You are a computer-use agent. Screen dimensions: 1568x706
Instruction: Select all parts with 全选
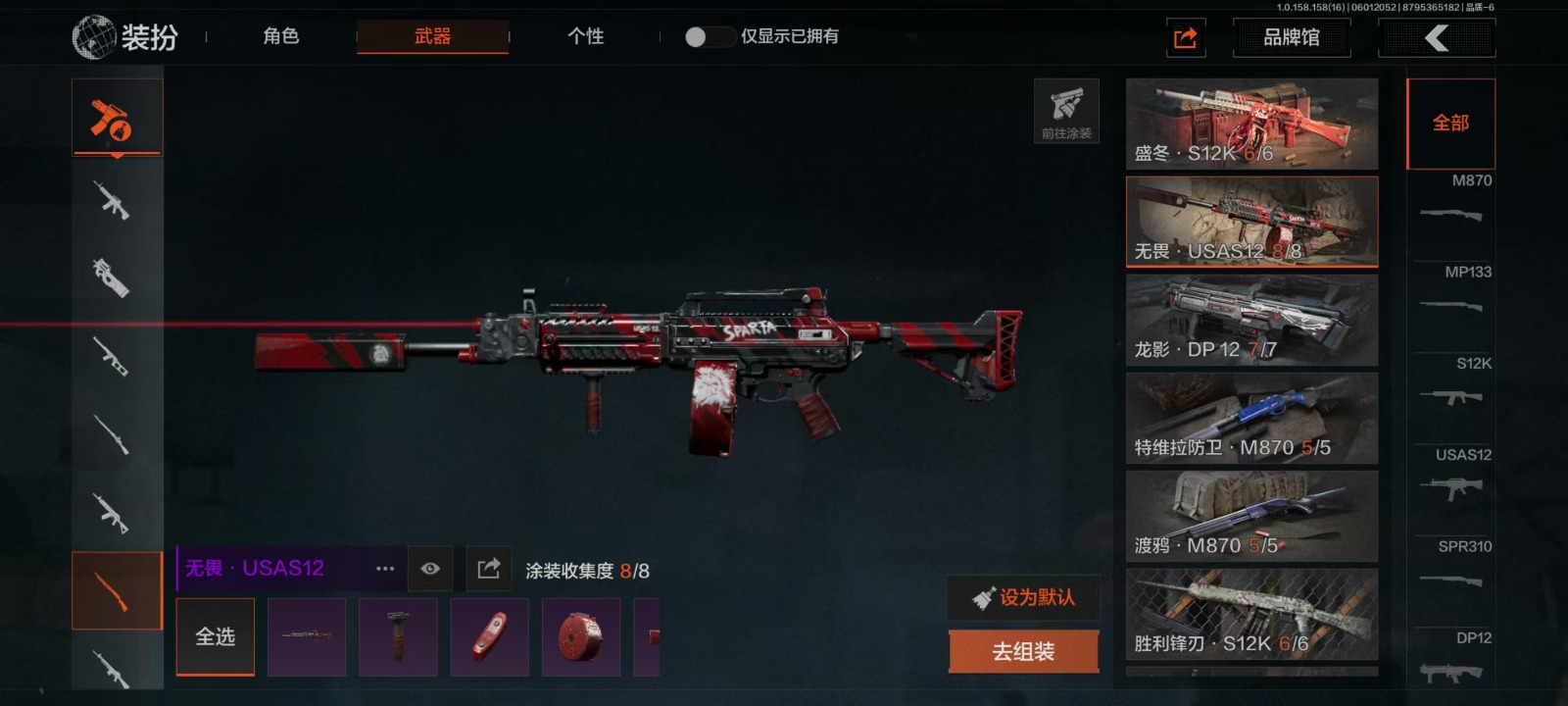[x=216, y=636]
